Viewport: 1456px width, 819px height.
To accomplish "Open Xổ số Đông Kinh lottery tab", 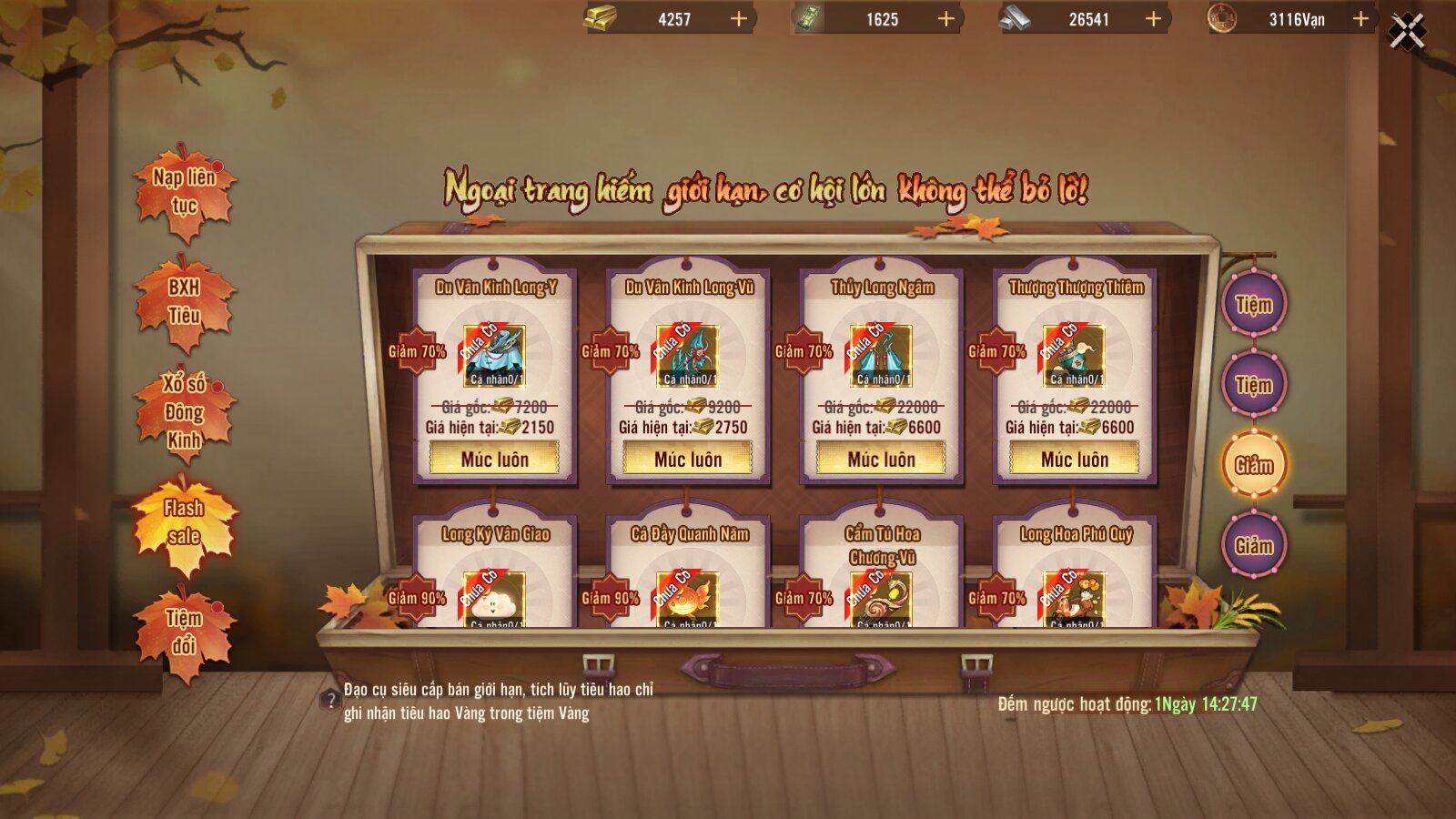I will (185, 411).
